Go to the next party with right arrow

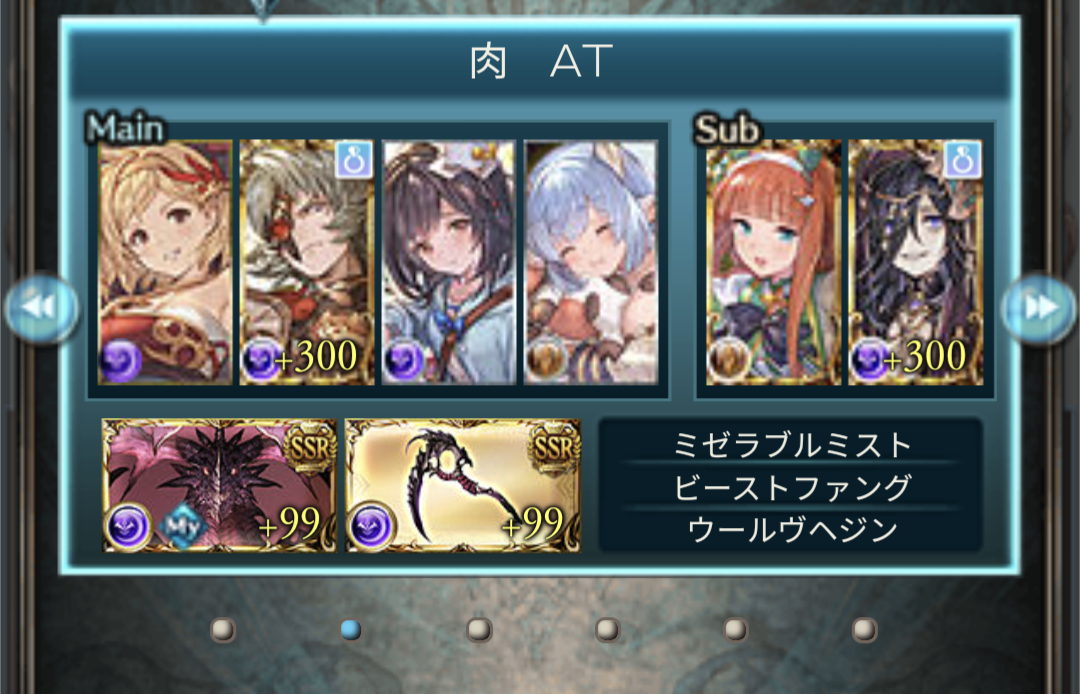click(1039, 308)
